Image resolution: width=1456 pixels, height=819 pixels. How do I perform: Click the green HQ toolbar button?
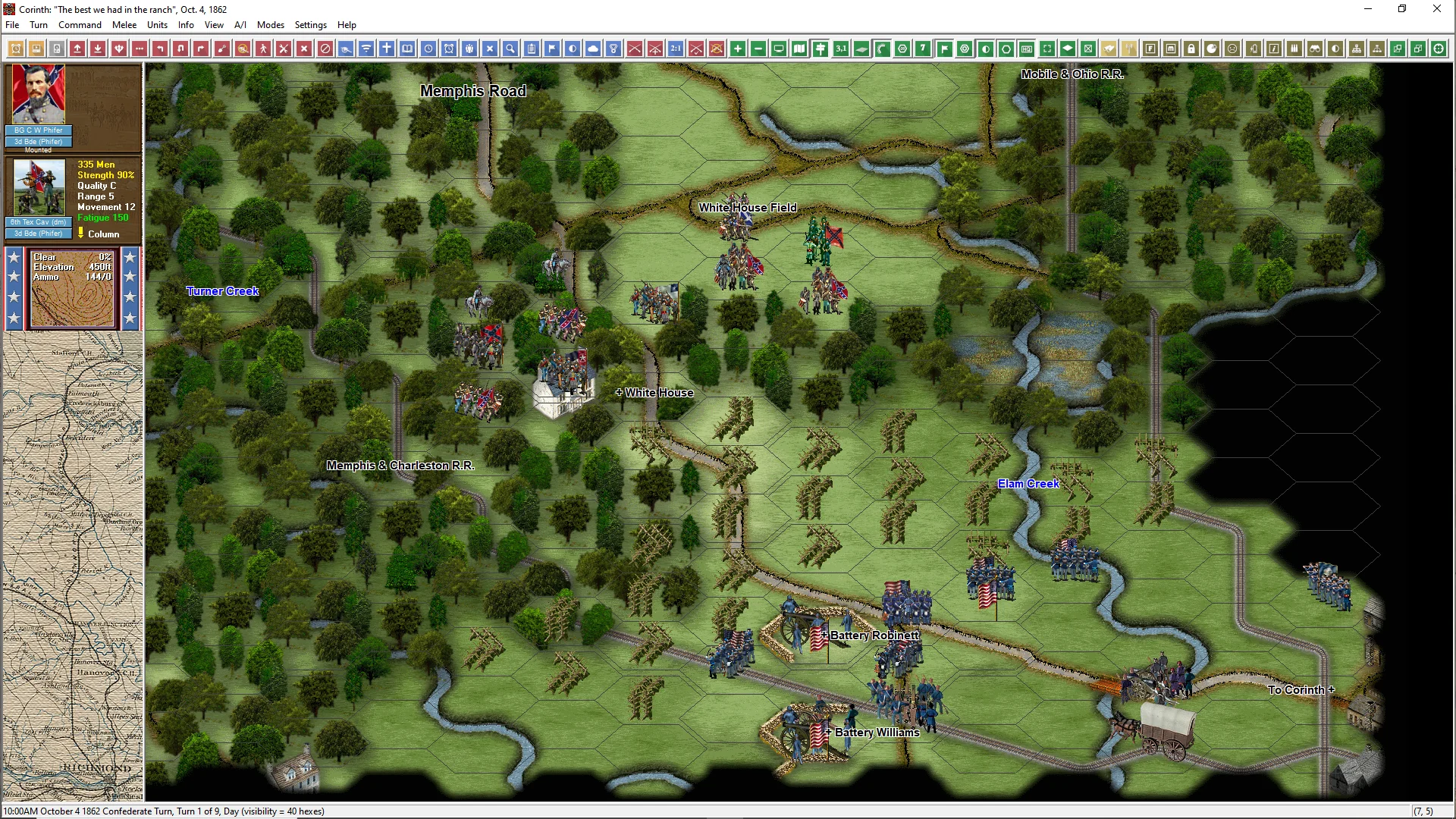(x=1027, y=49)
